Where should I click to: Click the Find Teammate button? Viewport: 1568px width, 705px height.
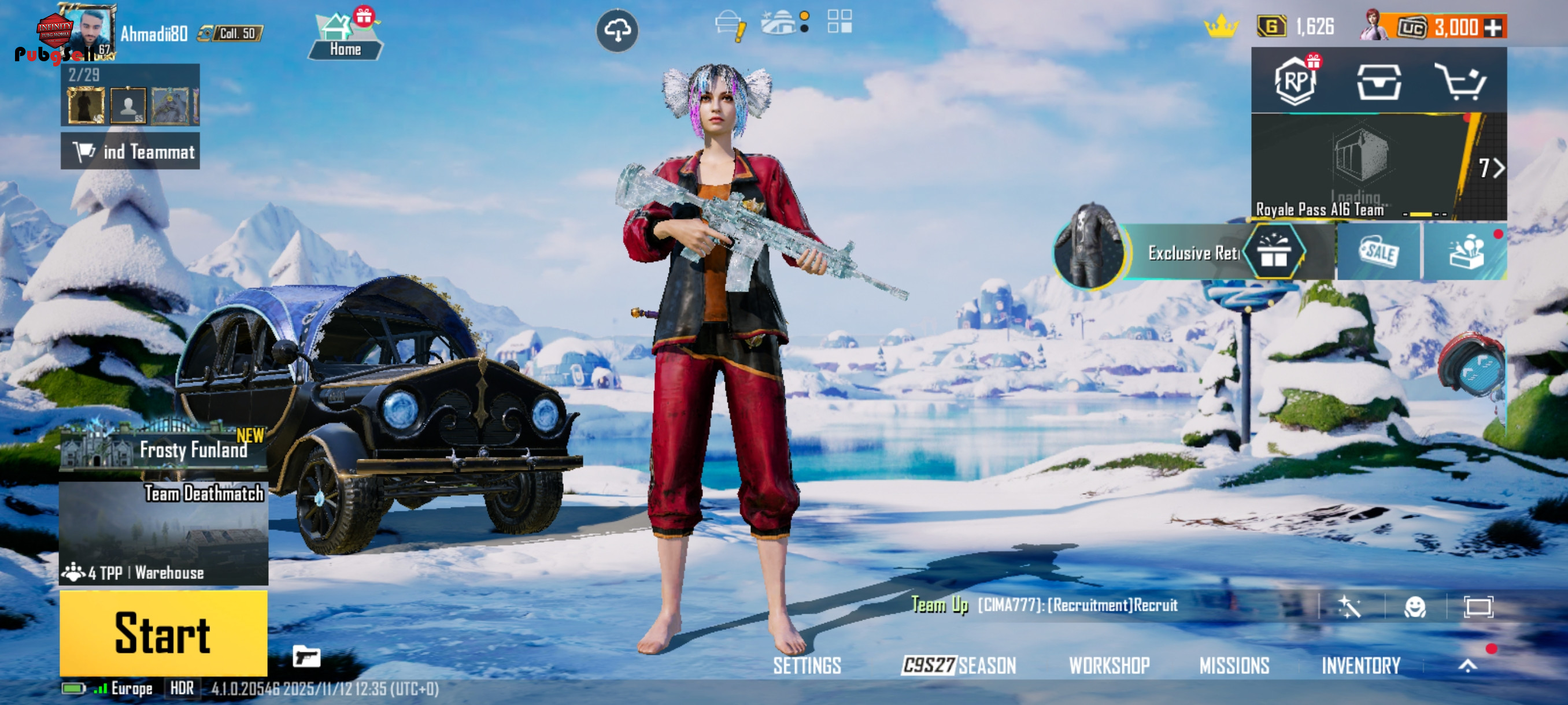[x=130, y=151]
